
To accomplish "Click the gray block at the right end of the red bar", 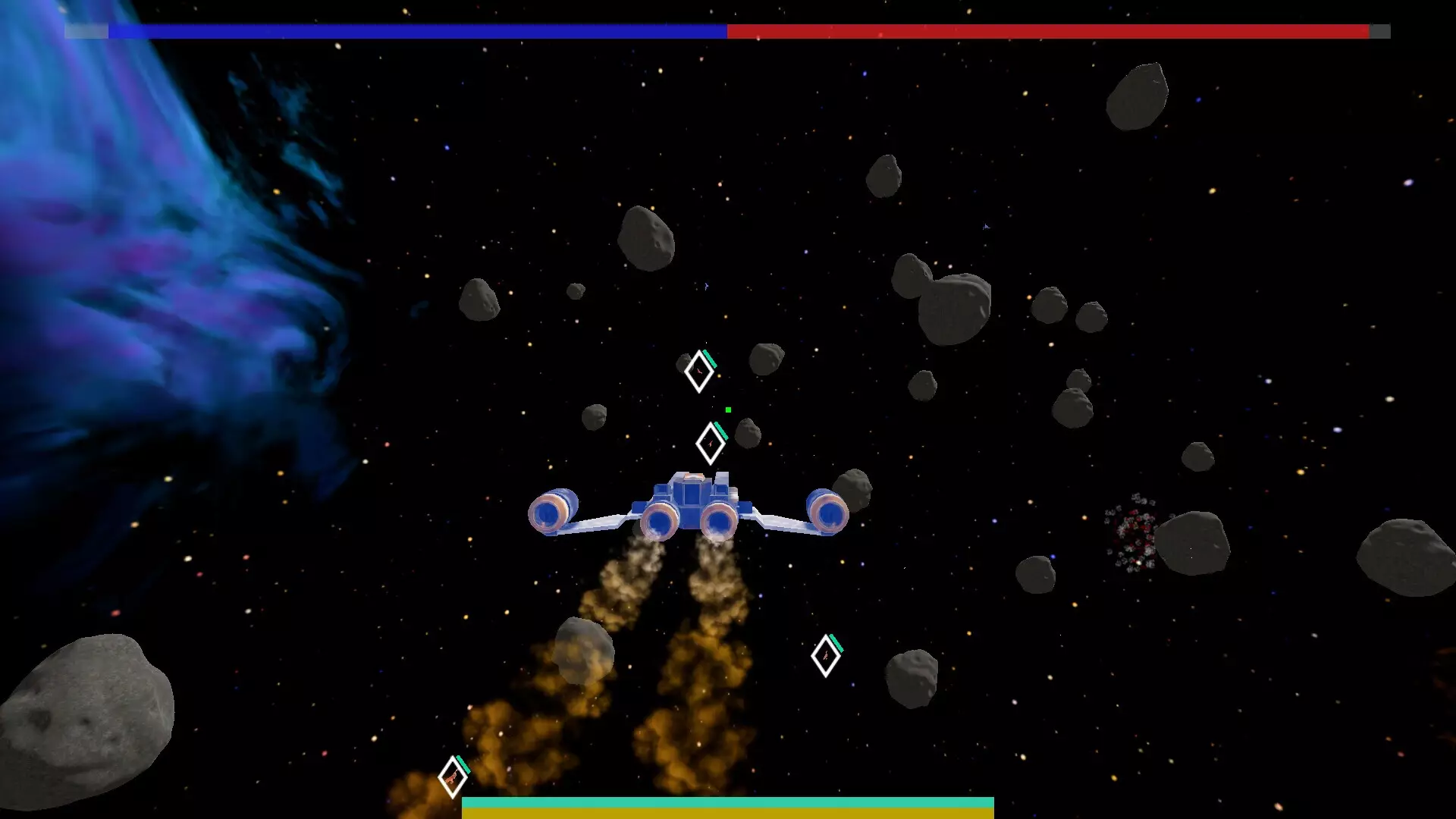I will pos(1381,32).
